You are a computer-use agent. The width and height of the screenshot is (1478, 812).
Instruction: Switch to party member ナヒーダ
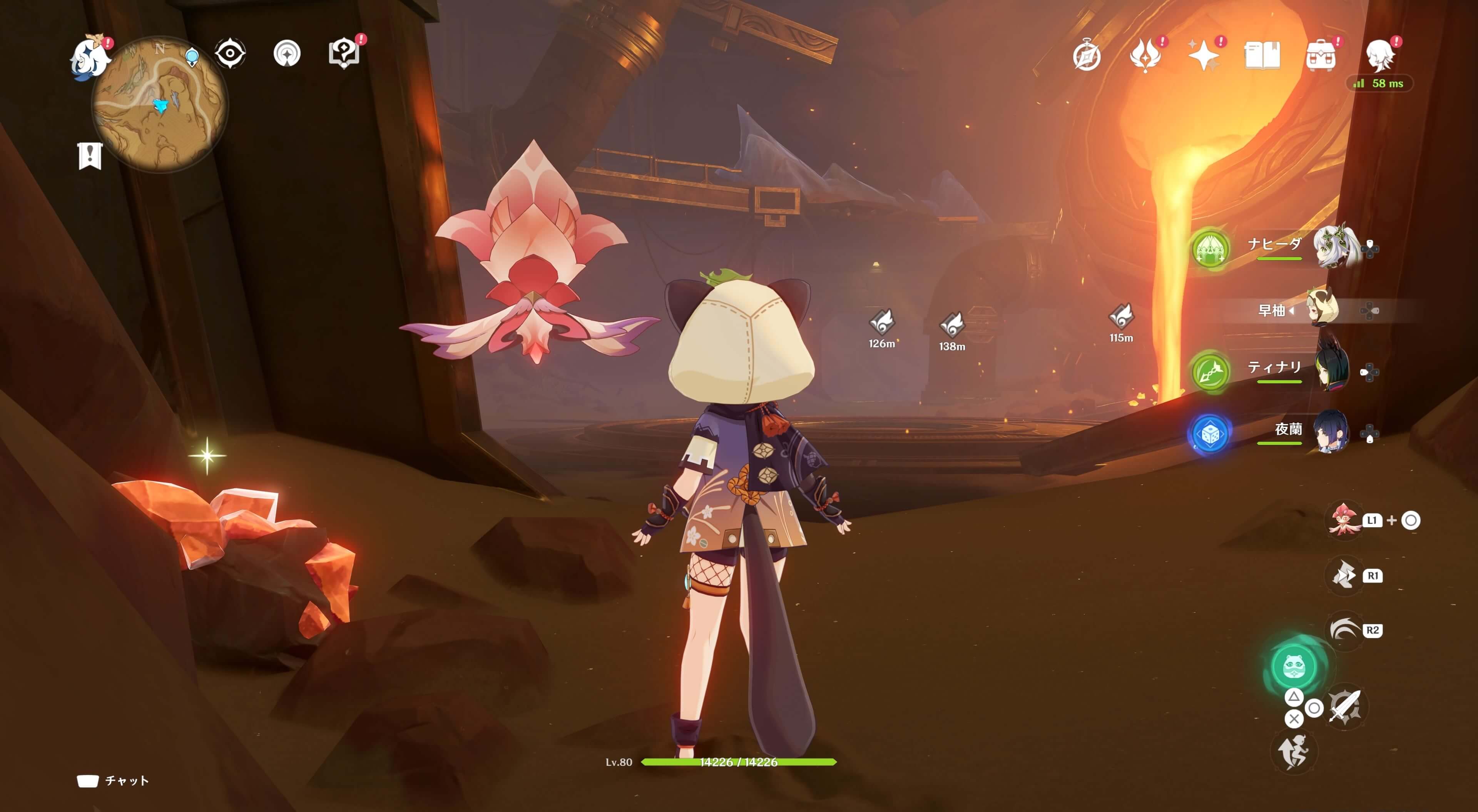click(1334, 247)
